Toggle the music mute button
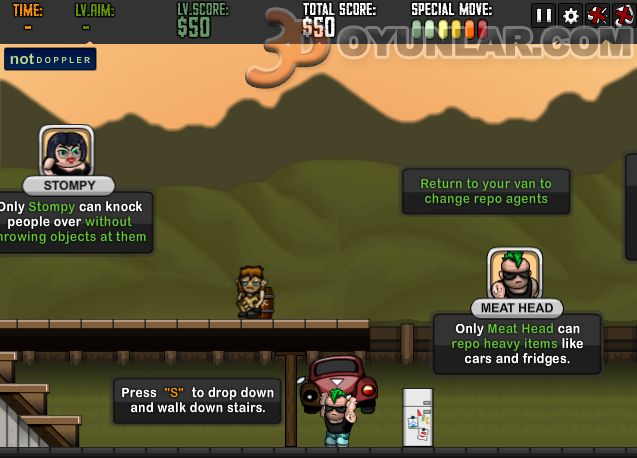The width and height of the screenshot is (637, 458). 624,15
